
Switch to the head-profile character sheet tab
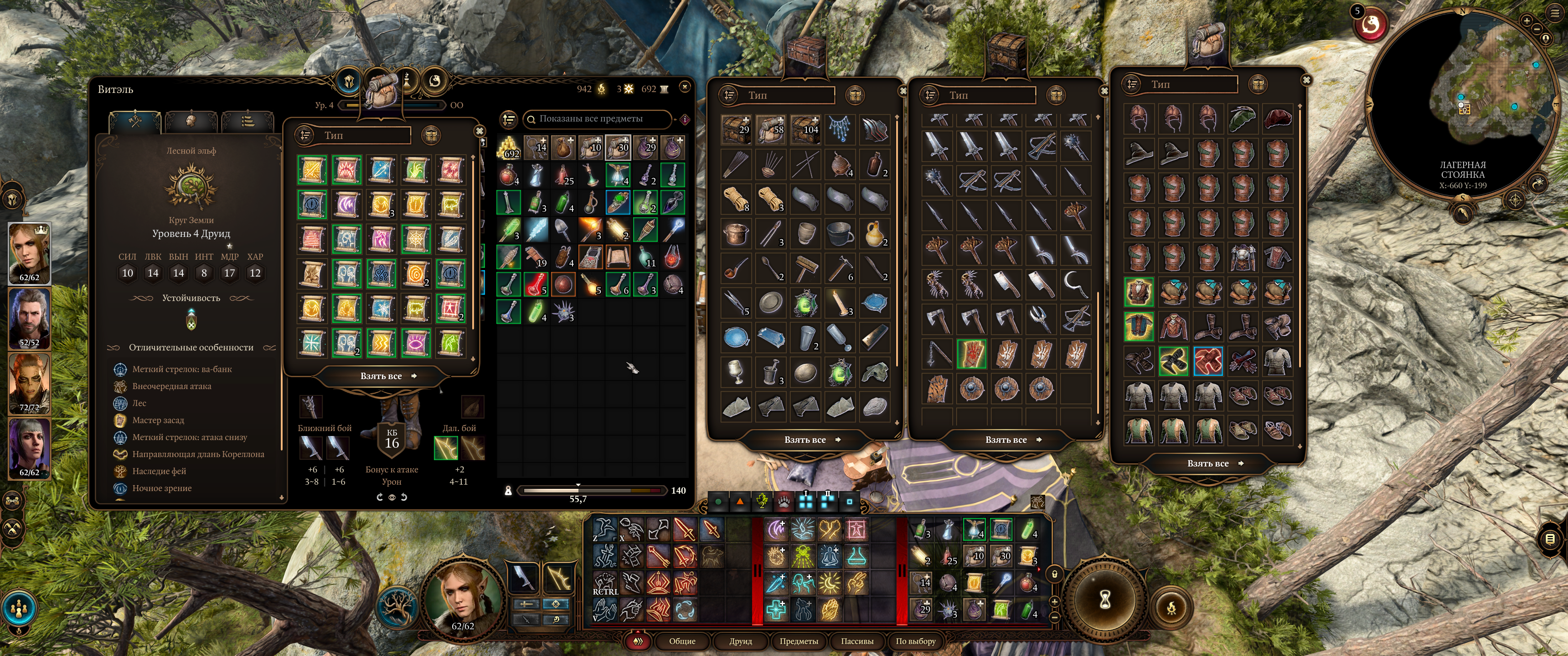point(191,121)
